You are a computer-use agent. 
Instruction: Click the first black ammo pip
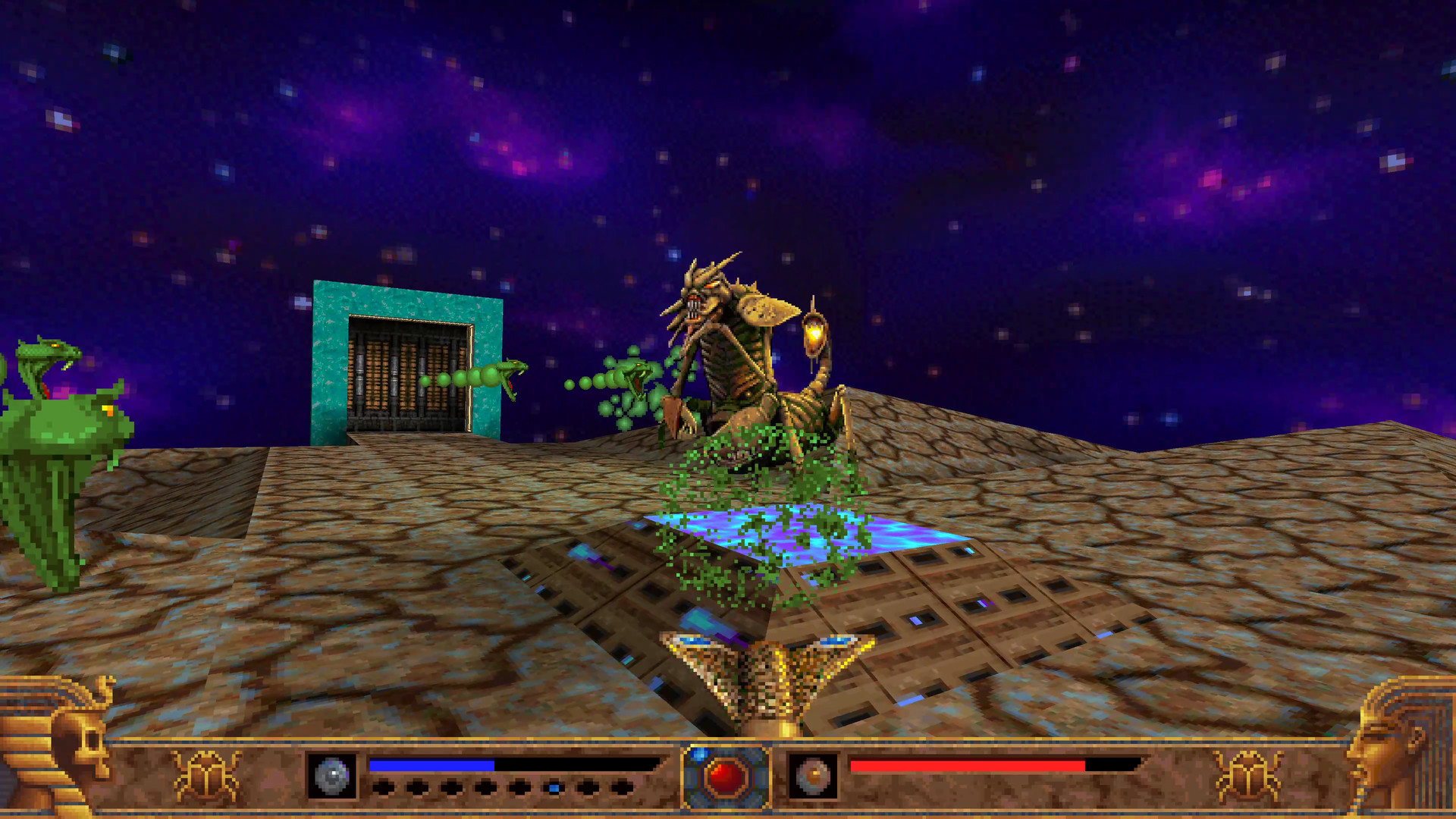coord(383,786)
